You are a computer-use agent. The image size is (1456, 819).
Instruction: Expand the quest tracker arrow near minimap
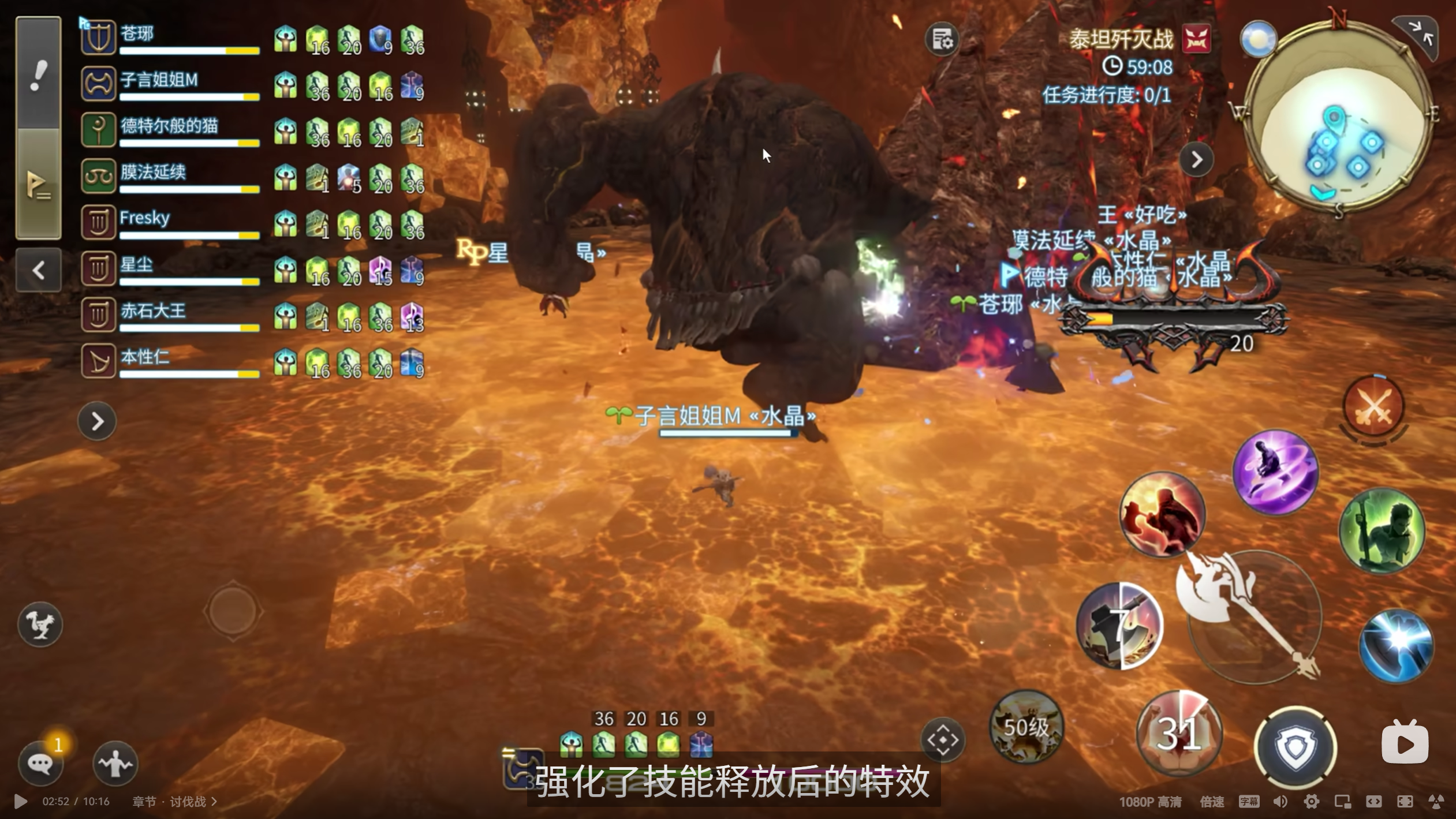[x=1197, y=159]
